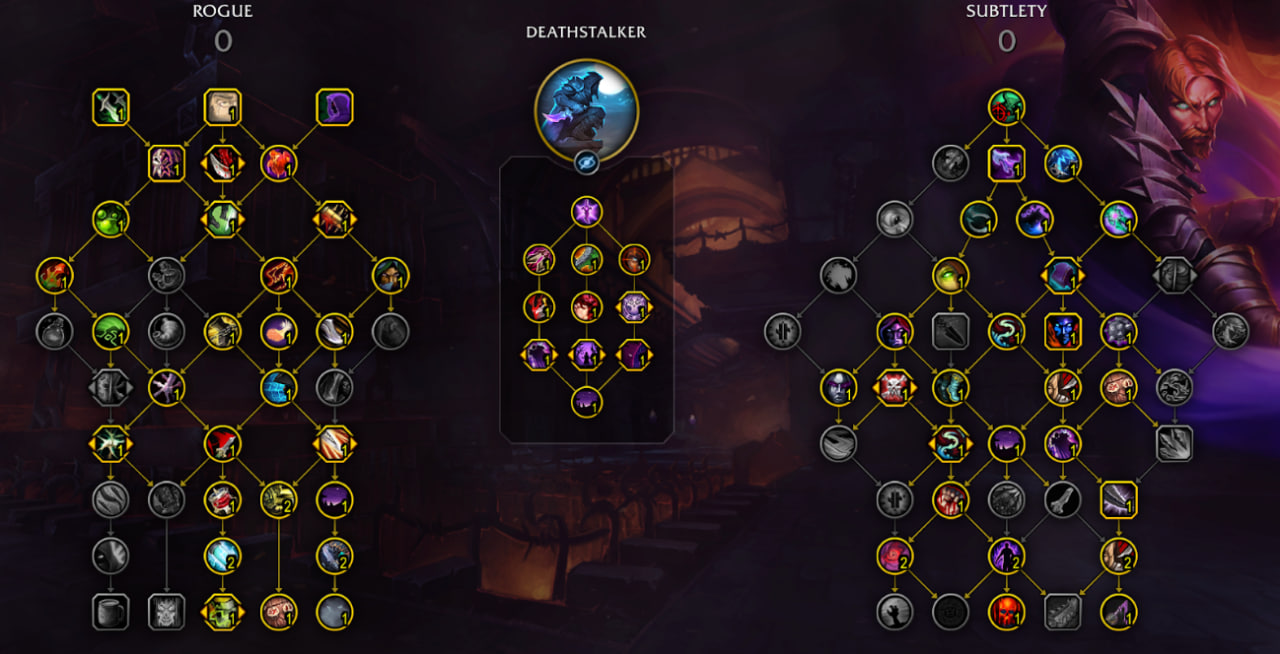Select the skull and crossbones Subtlety talent

point(894,387)
